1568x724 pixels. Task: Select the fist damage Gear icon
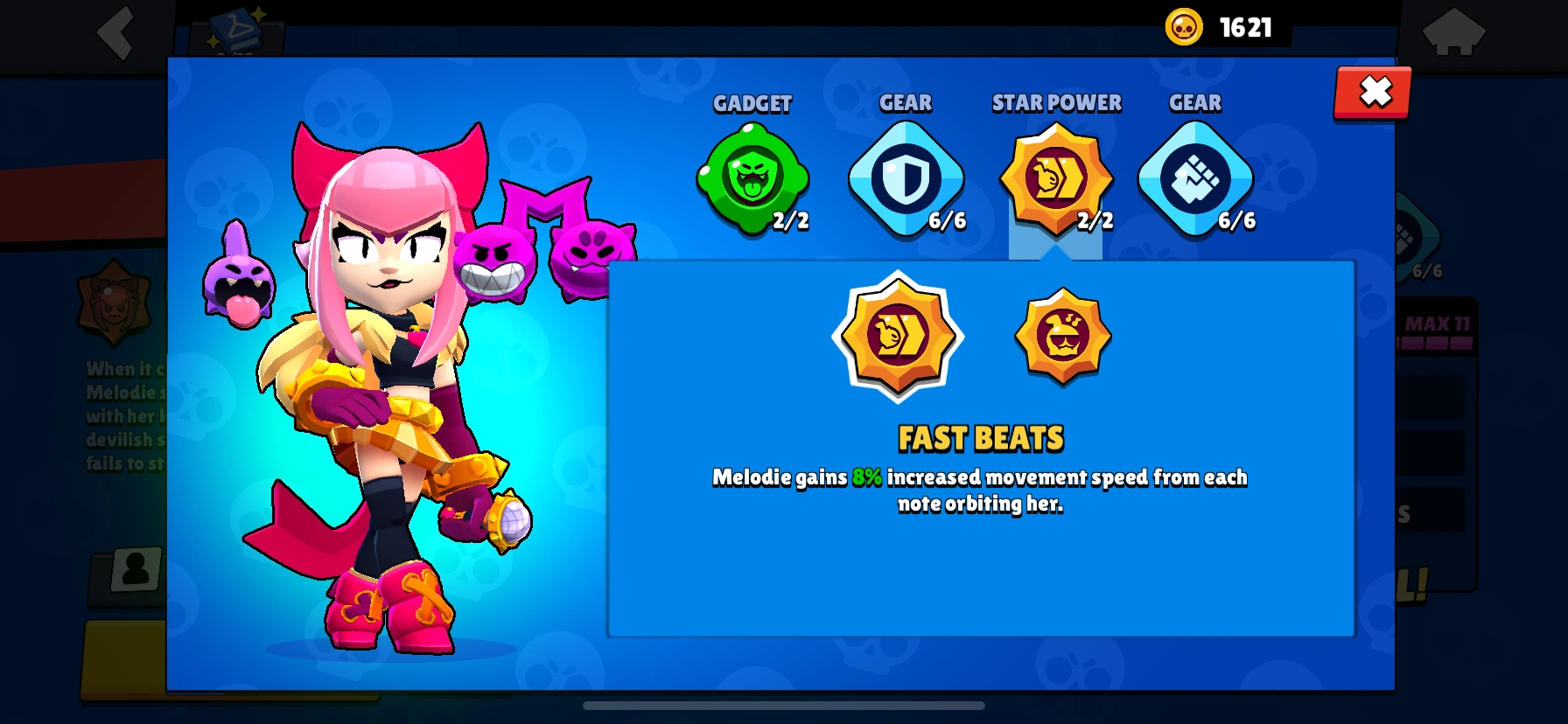(x=1194, y=179)
